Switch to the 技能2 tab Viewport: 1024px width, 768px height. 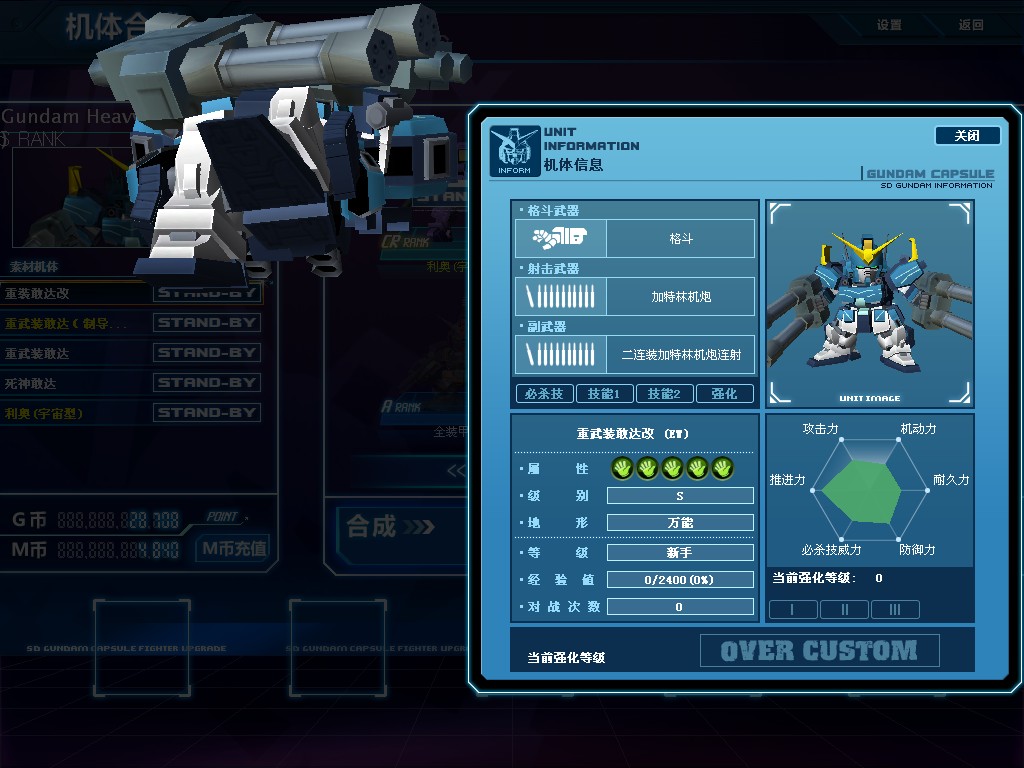[x=664, y=394]
